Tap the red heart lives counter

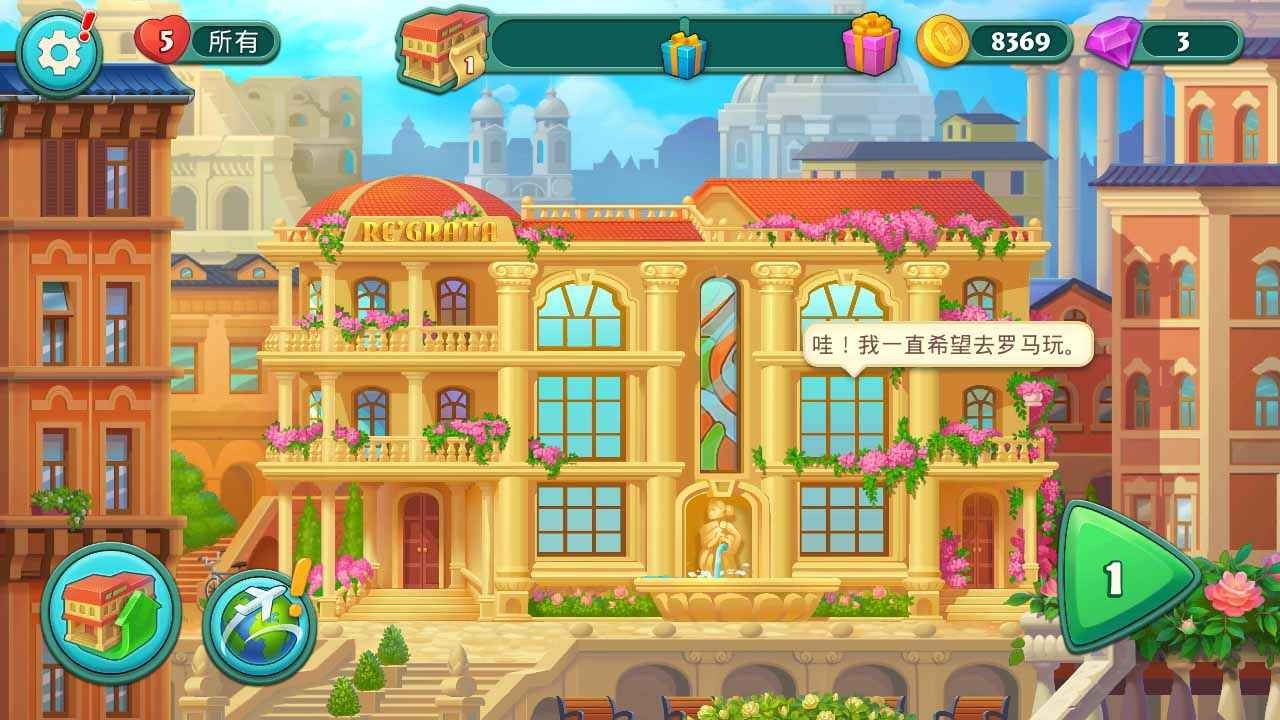pyautogui.click(x=163, y=42)
